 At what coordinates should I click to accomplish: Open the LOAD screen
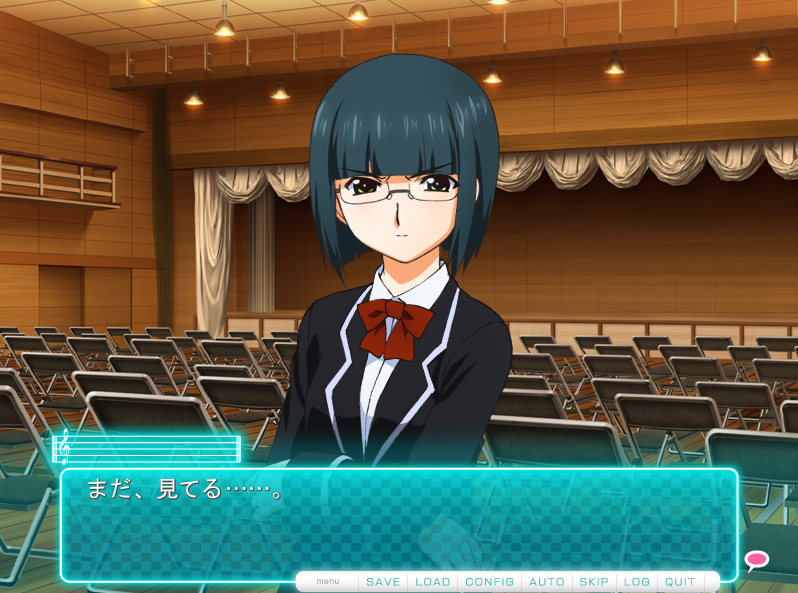tap(433, 582)
